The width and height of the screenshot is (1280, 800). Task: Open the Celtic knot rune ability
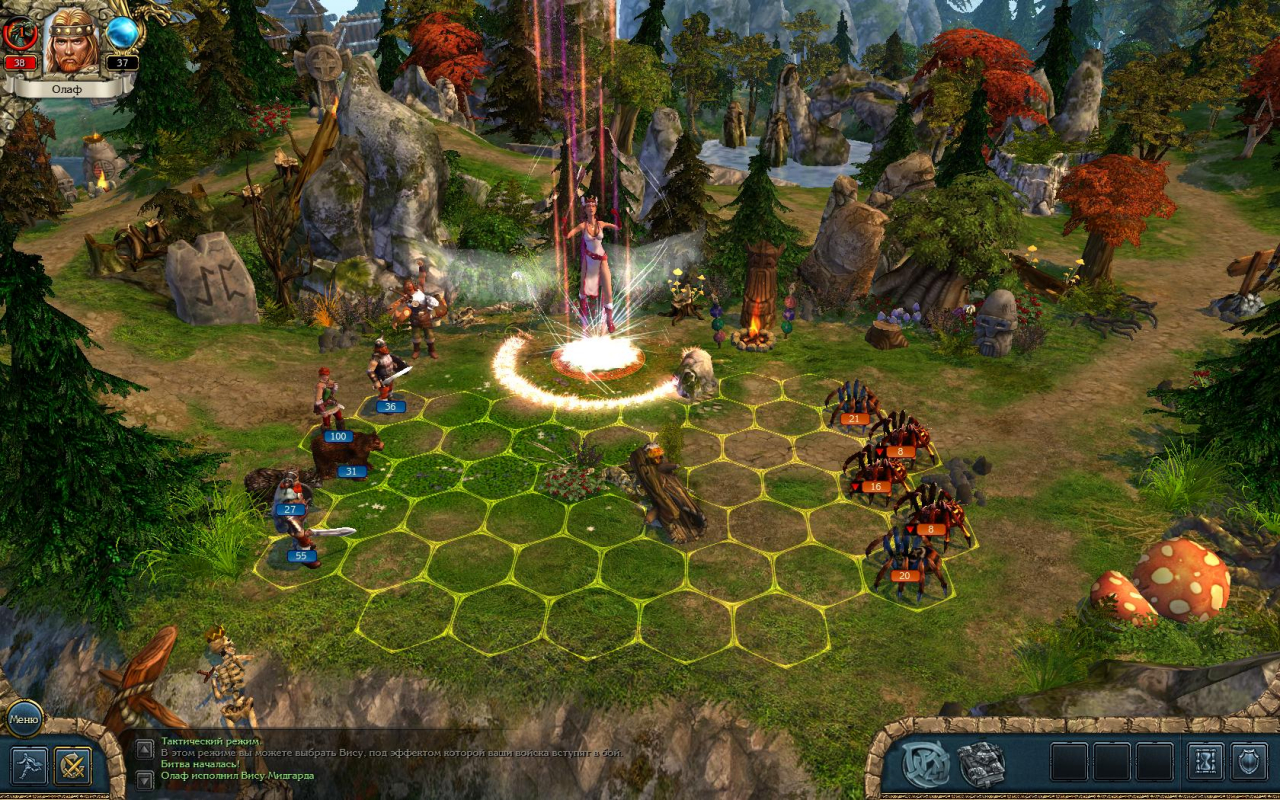(x=926, y=764)
